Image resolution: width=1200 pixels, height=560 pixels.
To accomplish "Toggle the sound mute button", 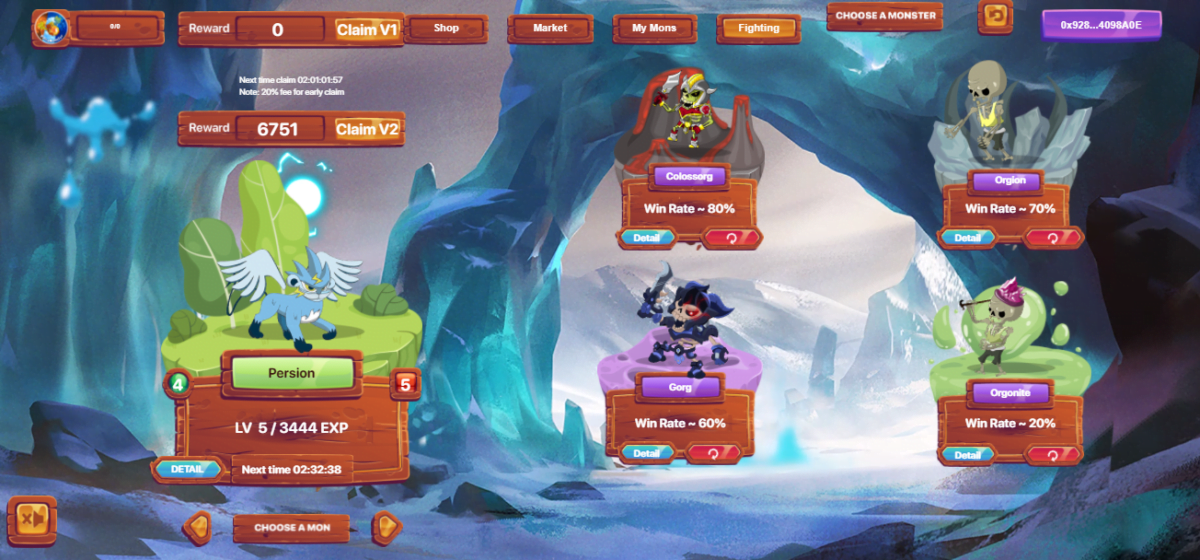I will pos(31,520).
